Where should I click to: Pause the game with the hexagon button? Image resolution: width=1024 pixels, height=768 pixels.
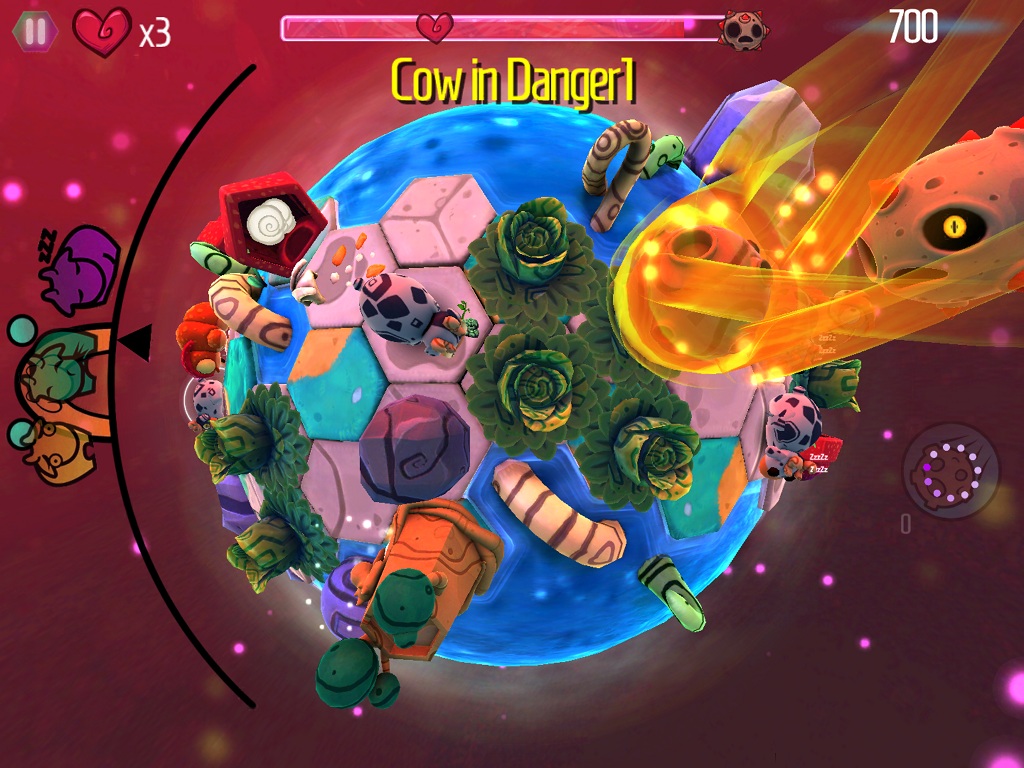pyautogui.click(x=35, y=31)
